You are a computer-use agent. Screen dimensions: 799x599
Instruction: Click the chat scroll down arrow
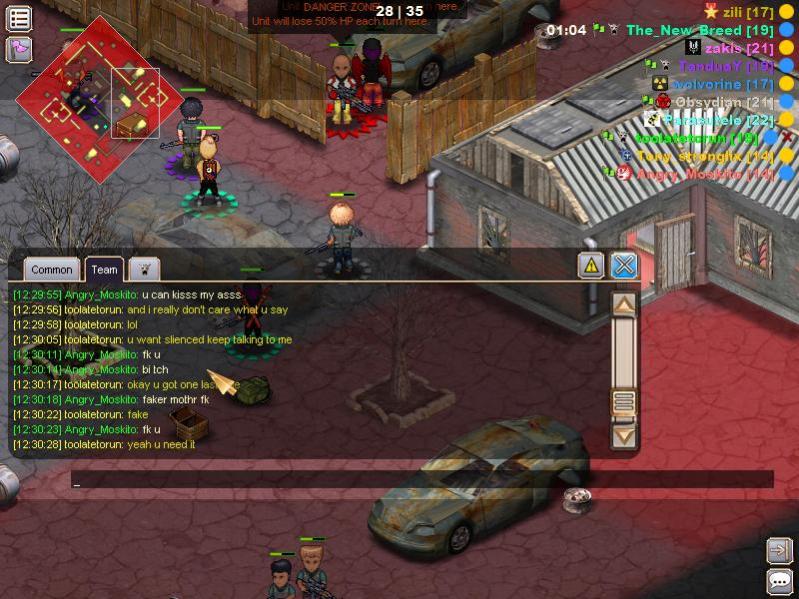pos(624,435)
